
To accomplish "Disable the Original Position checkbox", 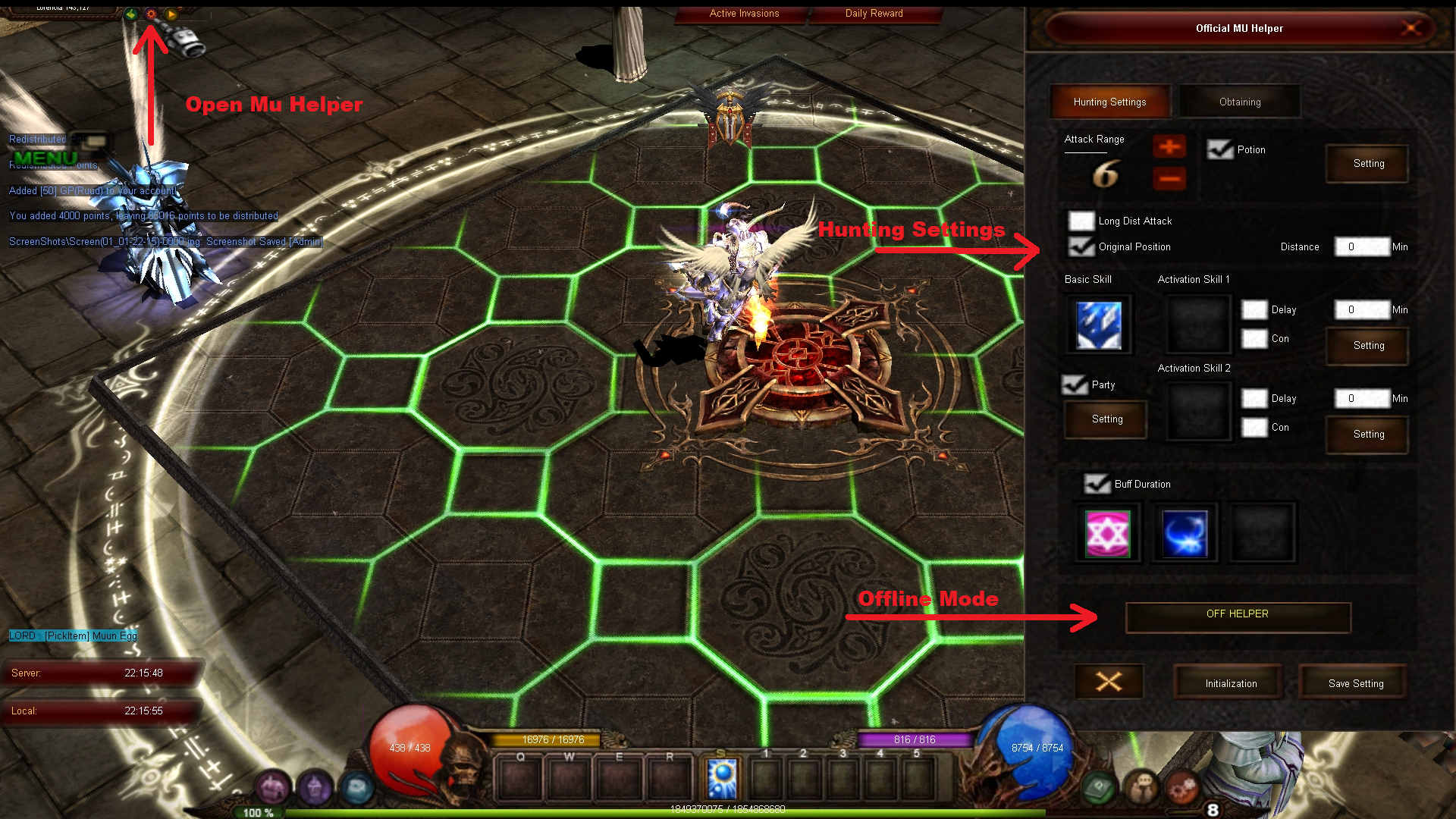I will pos(1080,247).
